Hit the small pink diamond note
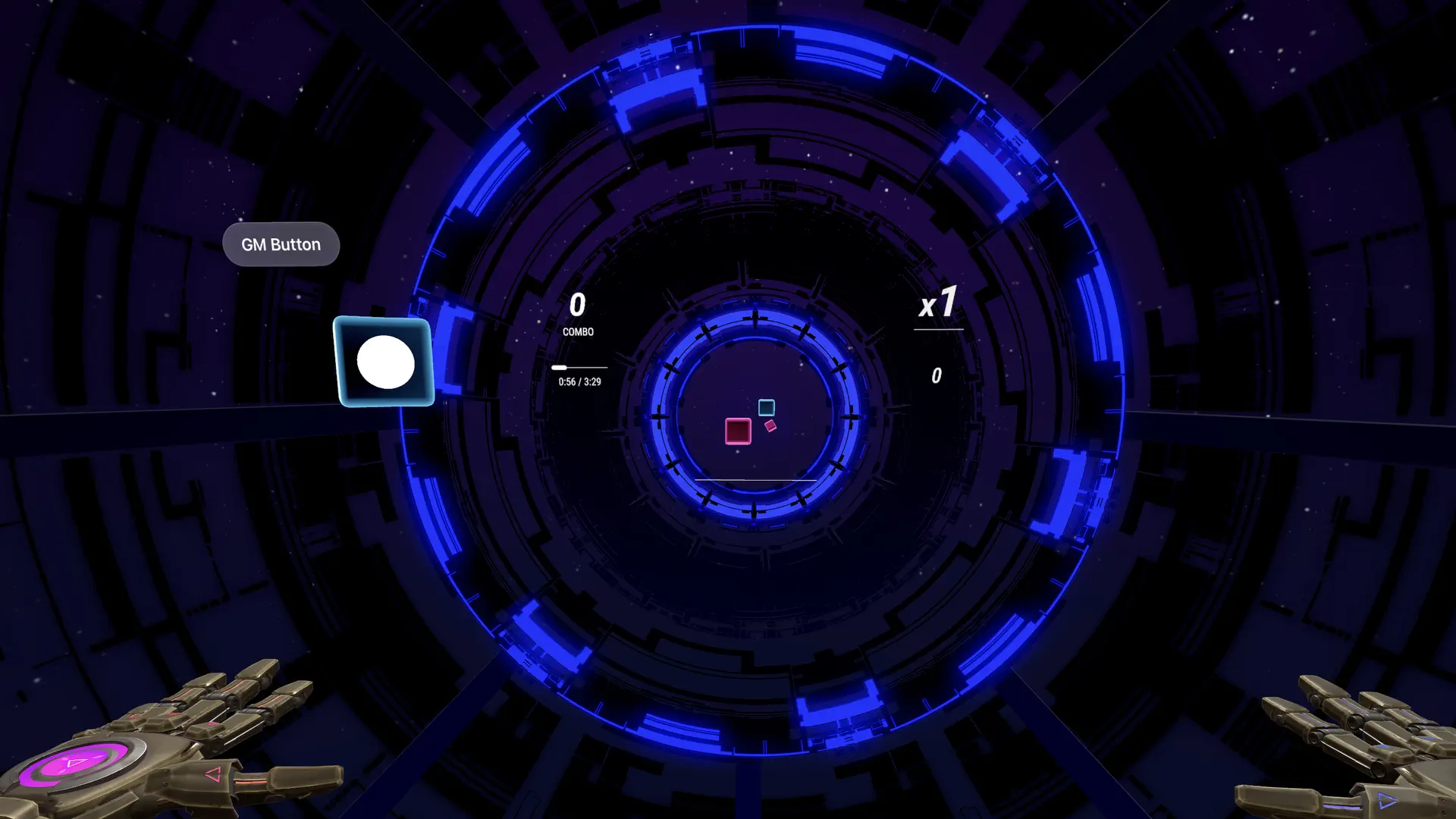The width and height of the screenshot is (1456, 819). [x=769, y=425]
